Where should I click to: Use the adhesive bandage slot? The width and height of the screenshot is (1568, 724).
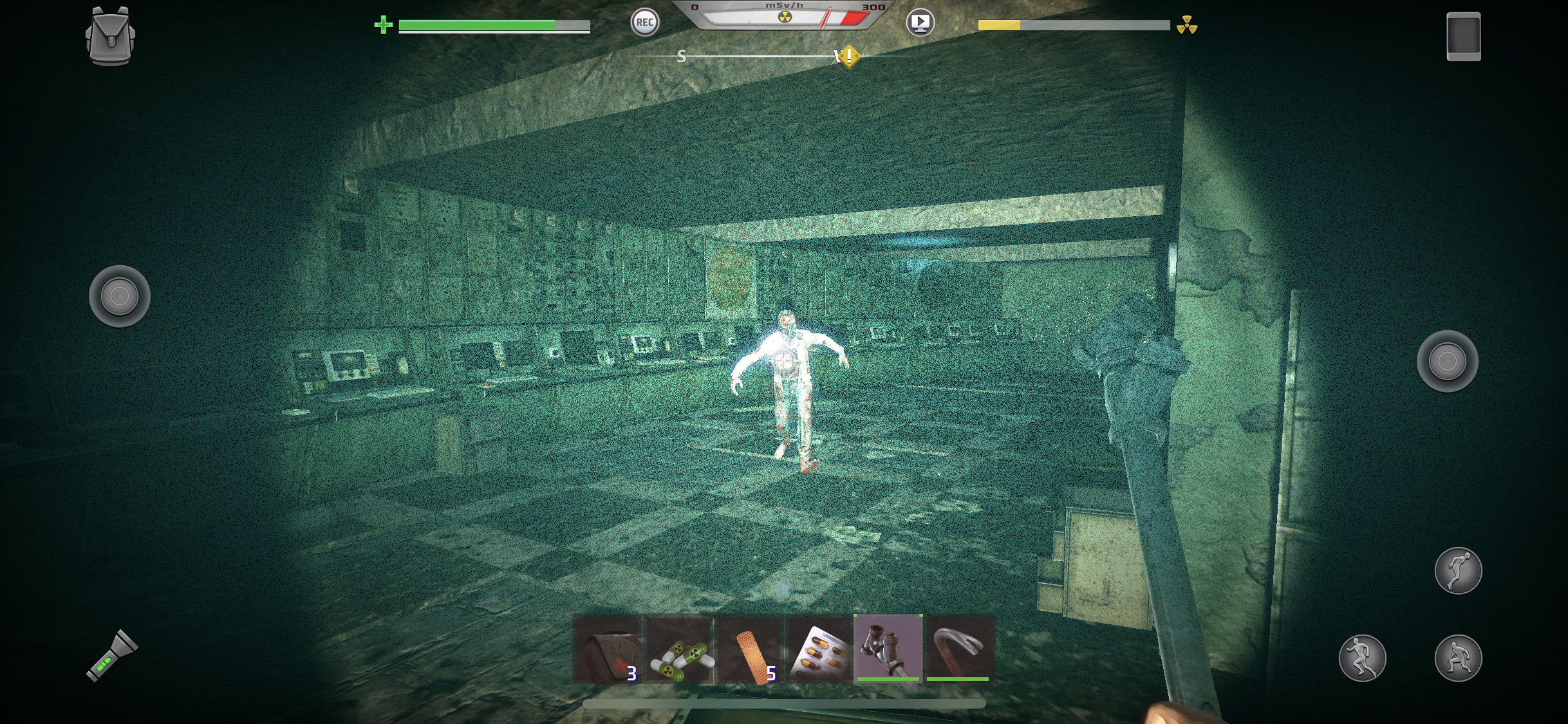[750, 649]
